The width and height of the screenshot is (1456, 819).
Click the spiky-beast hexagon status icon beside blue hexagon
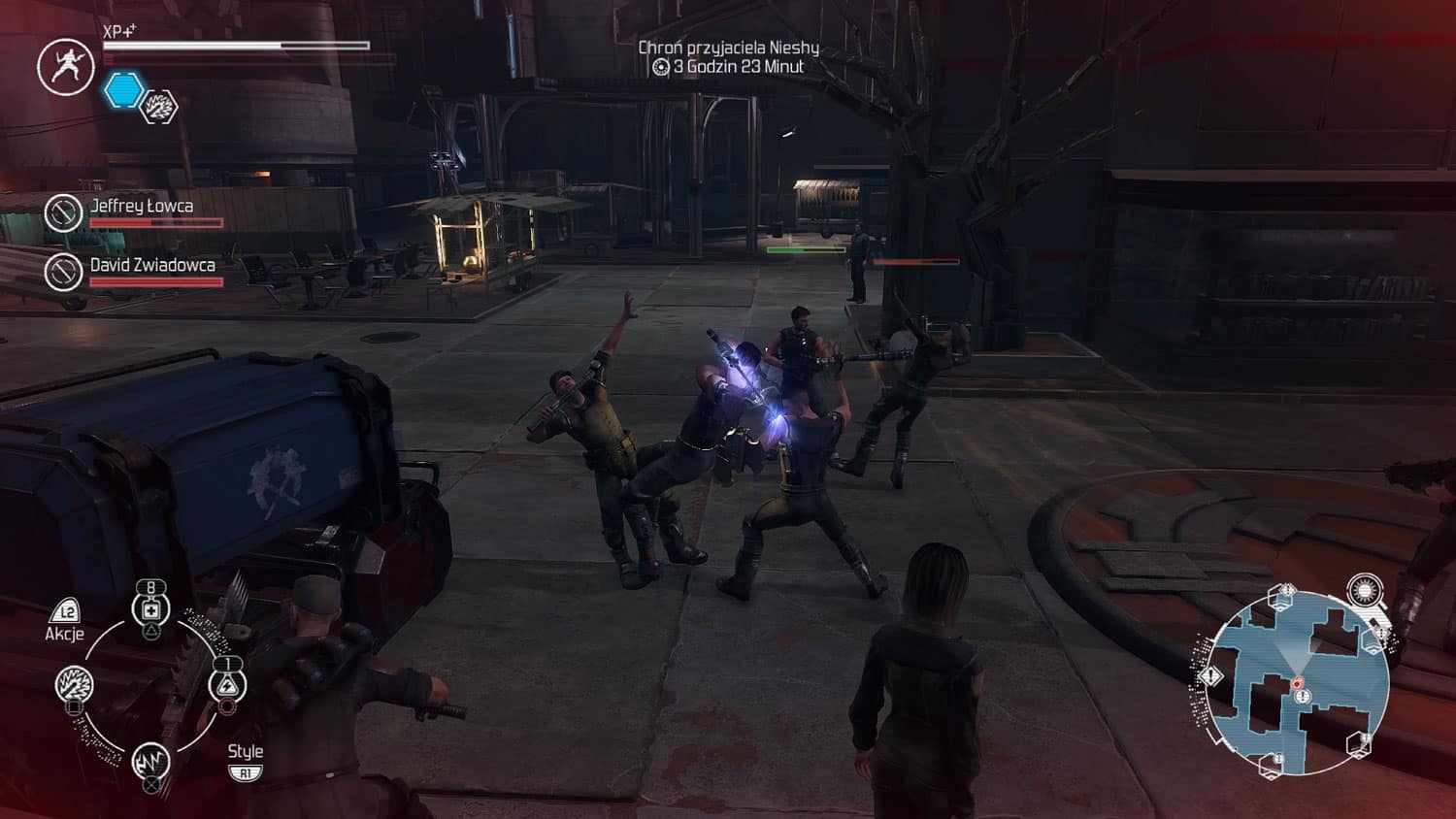159,107
